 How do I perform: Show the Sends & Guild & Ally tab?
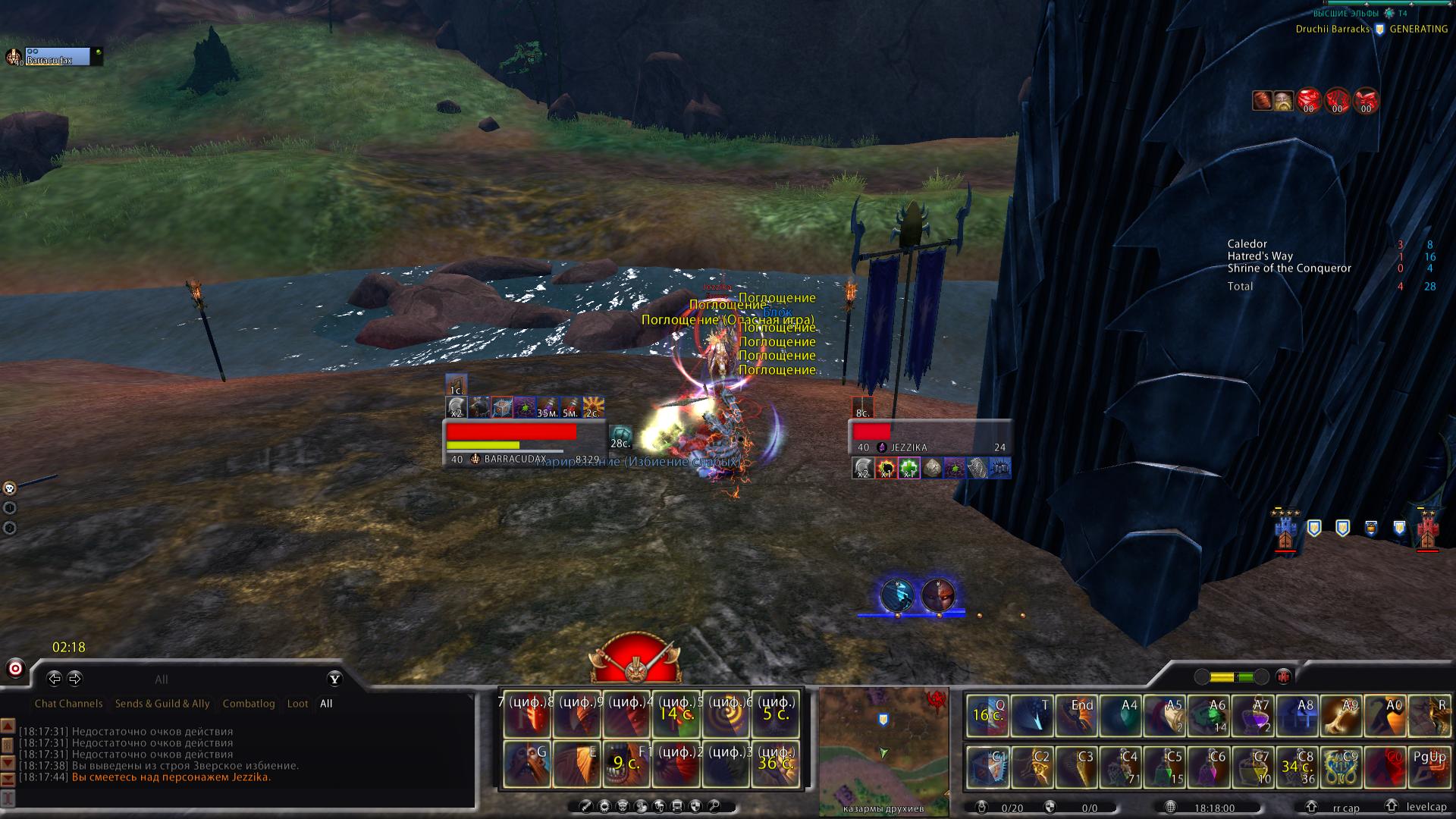[x=162, y=704]
